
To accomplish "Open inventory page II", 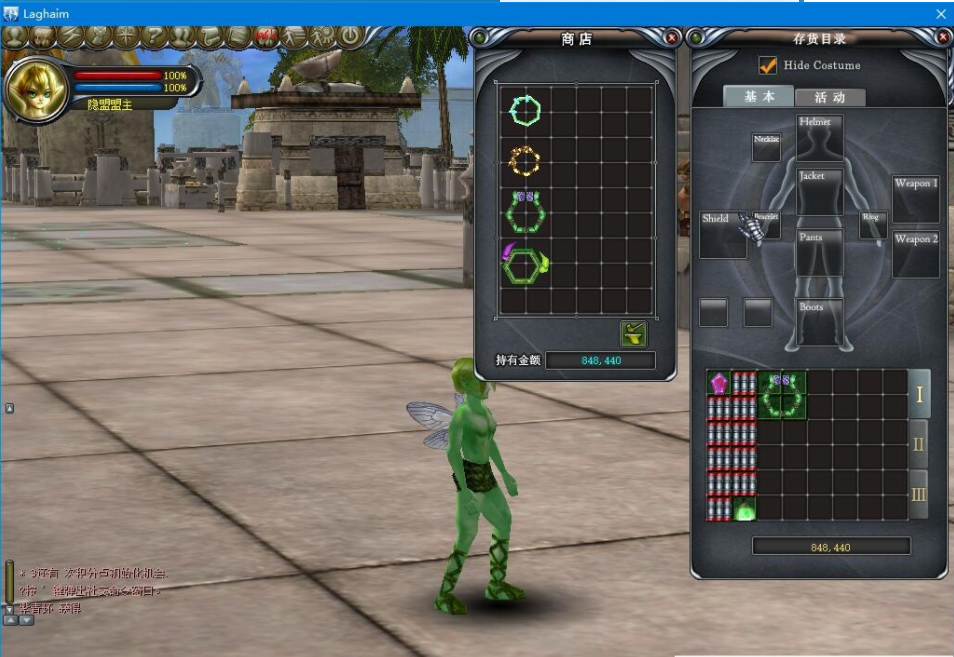I will click(918, 444).
